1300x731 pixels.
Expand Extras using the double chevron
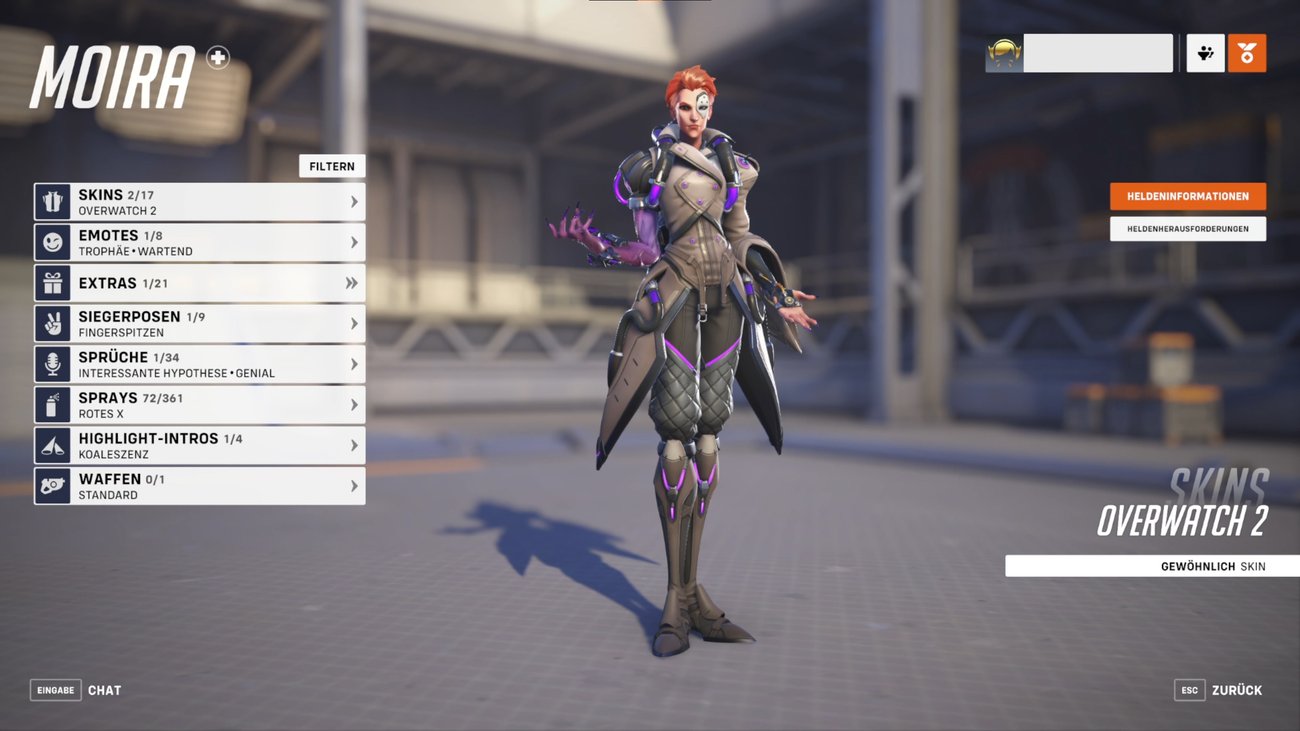point(351,282)
